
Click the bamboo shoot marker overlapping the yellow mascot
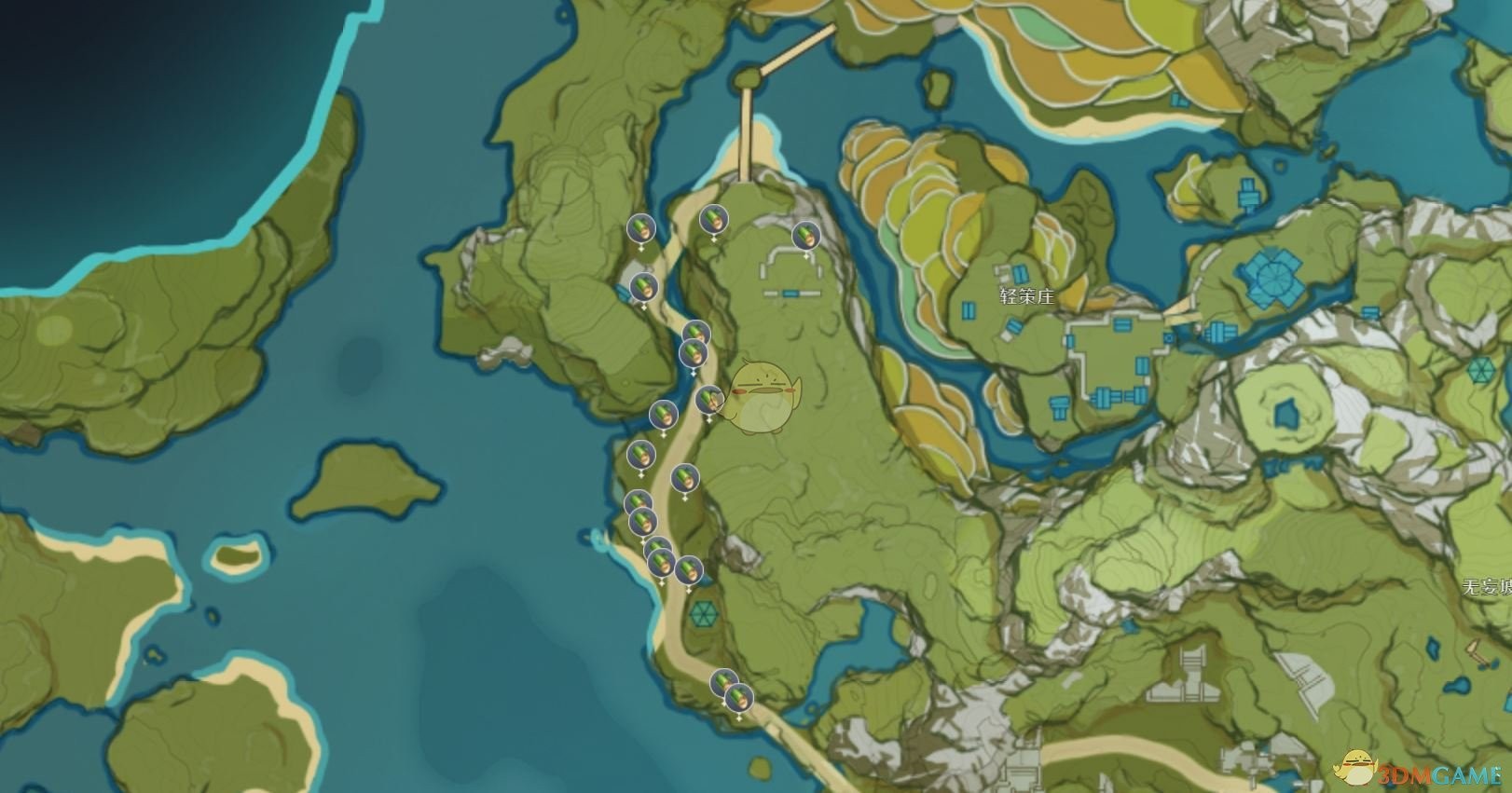tap(708, 400)
